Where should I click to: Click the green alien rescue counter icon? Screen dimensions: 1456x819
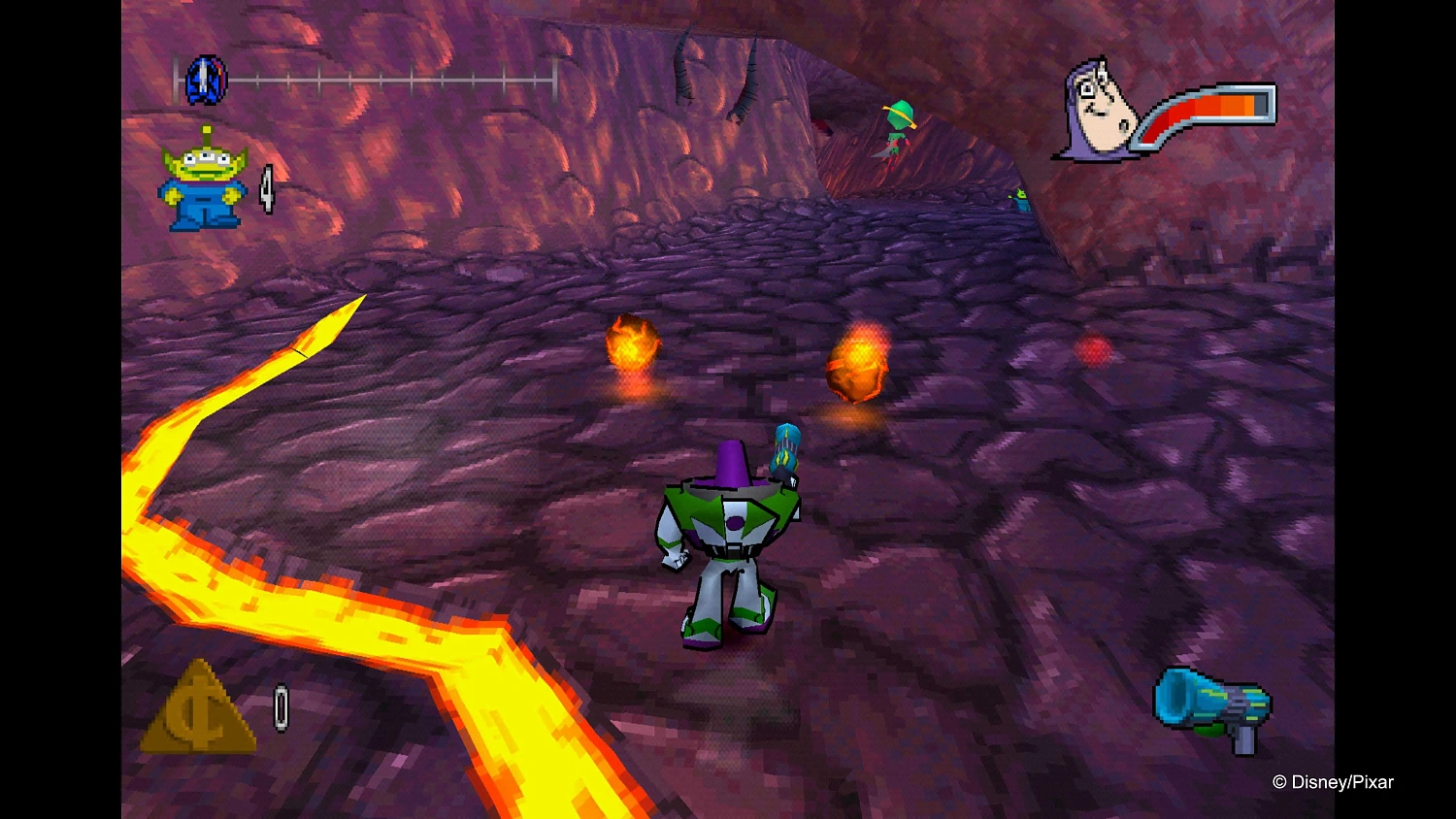coord(203,181)
